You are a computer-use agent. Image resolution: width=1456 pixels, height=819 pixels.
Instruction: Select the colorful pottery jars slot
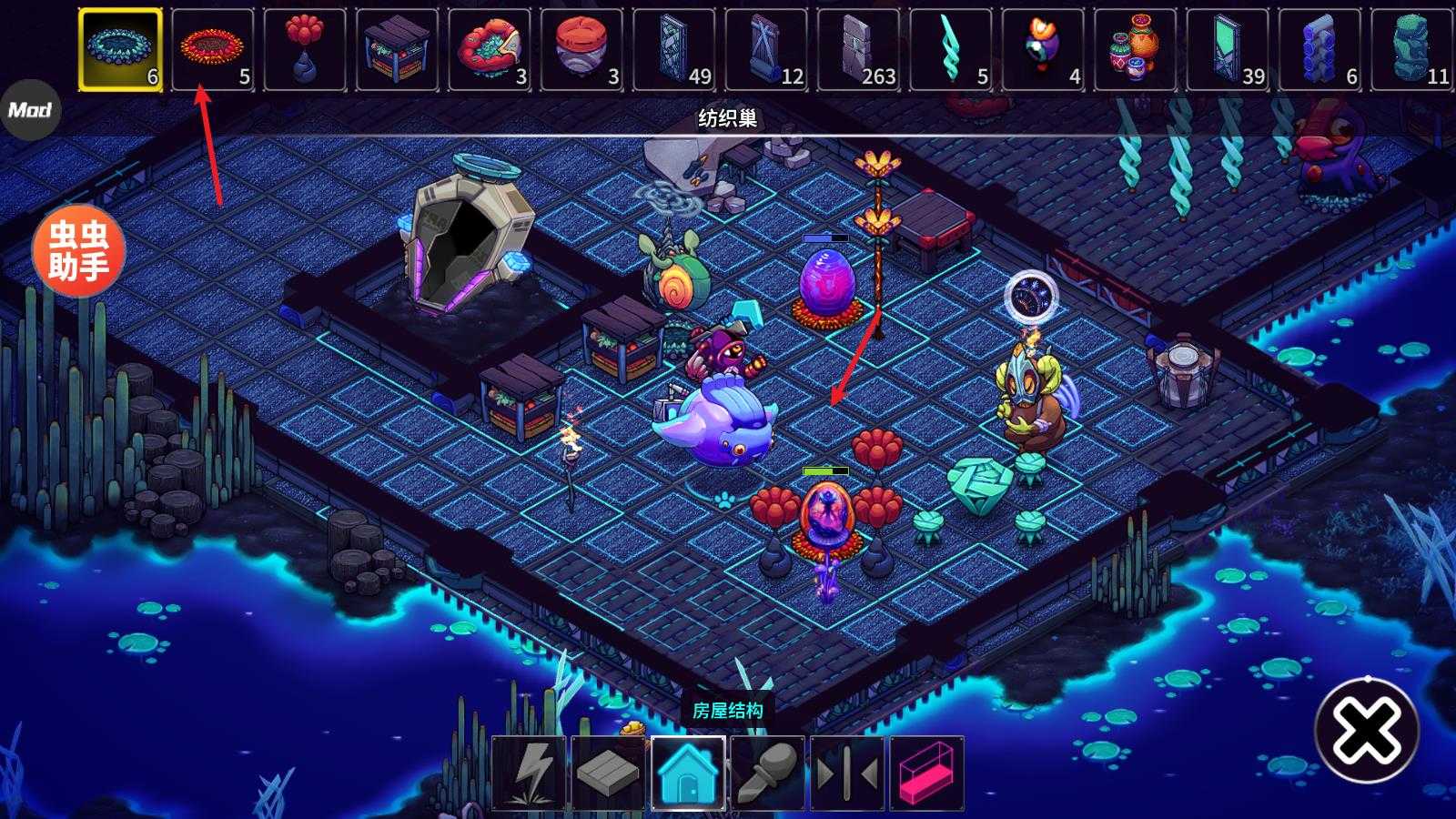(x=1135, y=49)
